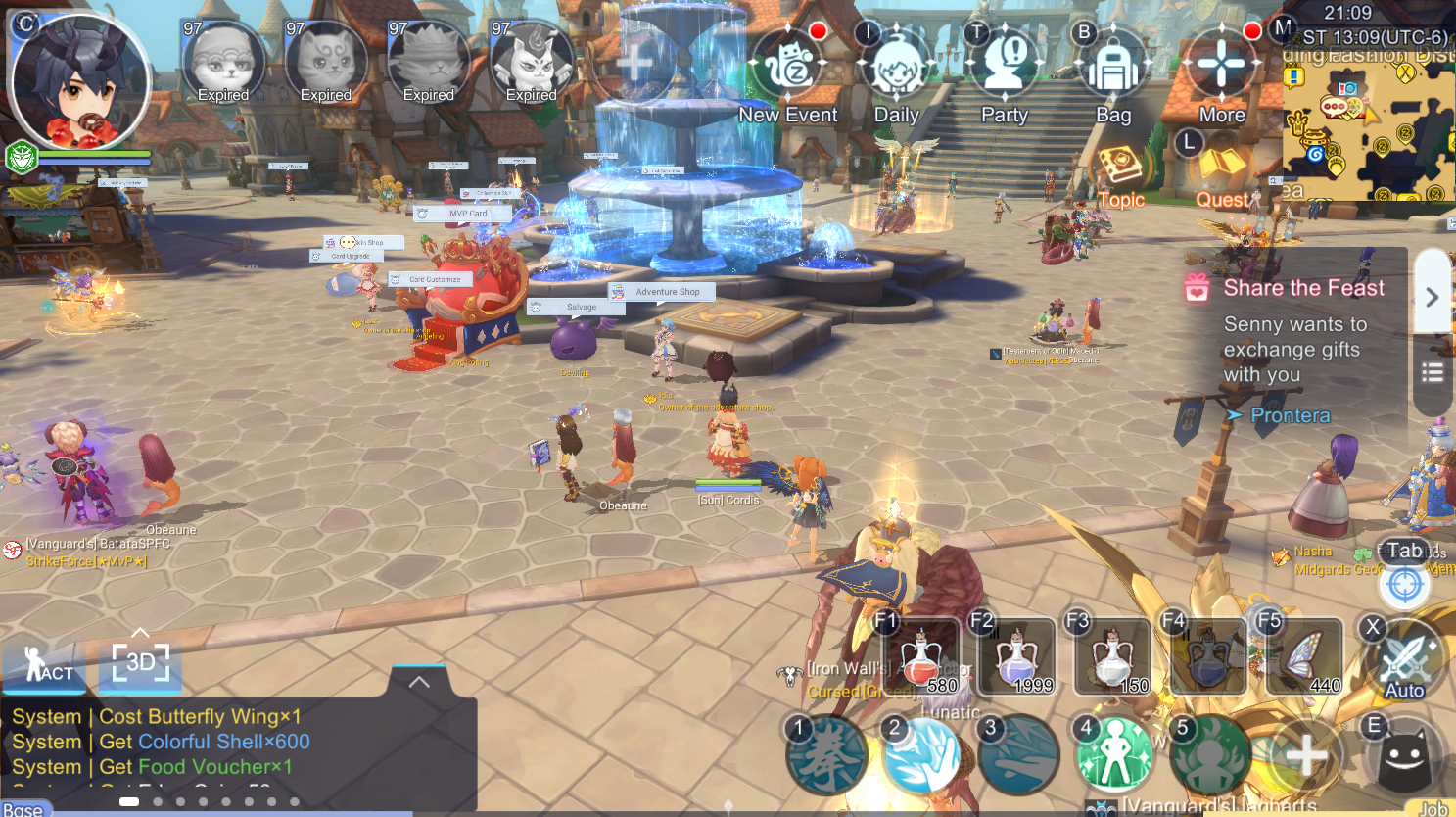
Task: Expand the More options menu
Action: coord(1222,69)
